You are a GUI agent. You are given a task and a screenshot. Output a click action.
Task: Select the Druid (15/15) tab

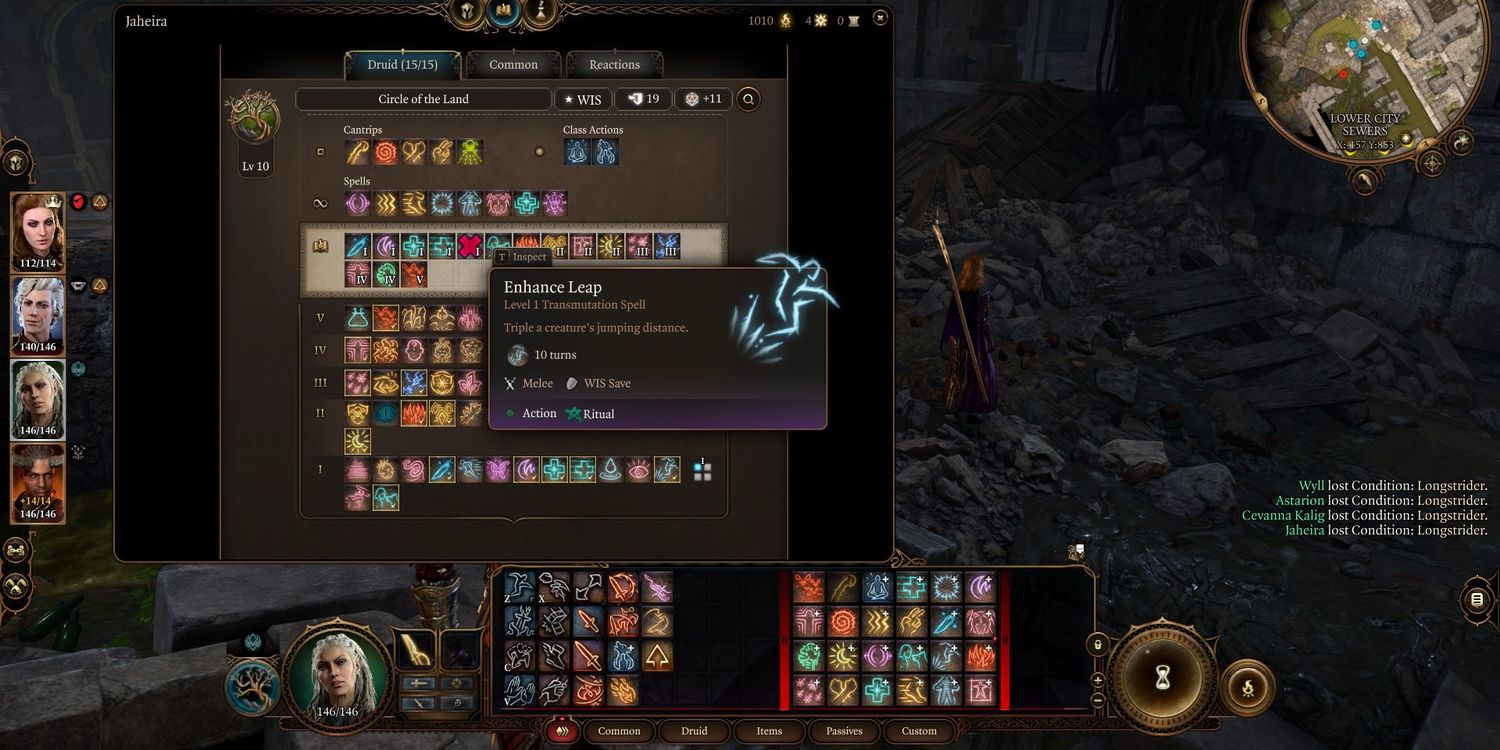coord(402,65)
